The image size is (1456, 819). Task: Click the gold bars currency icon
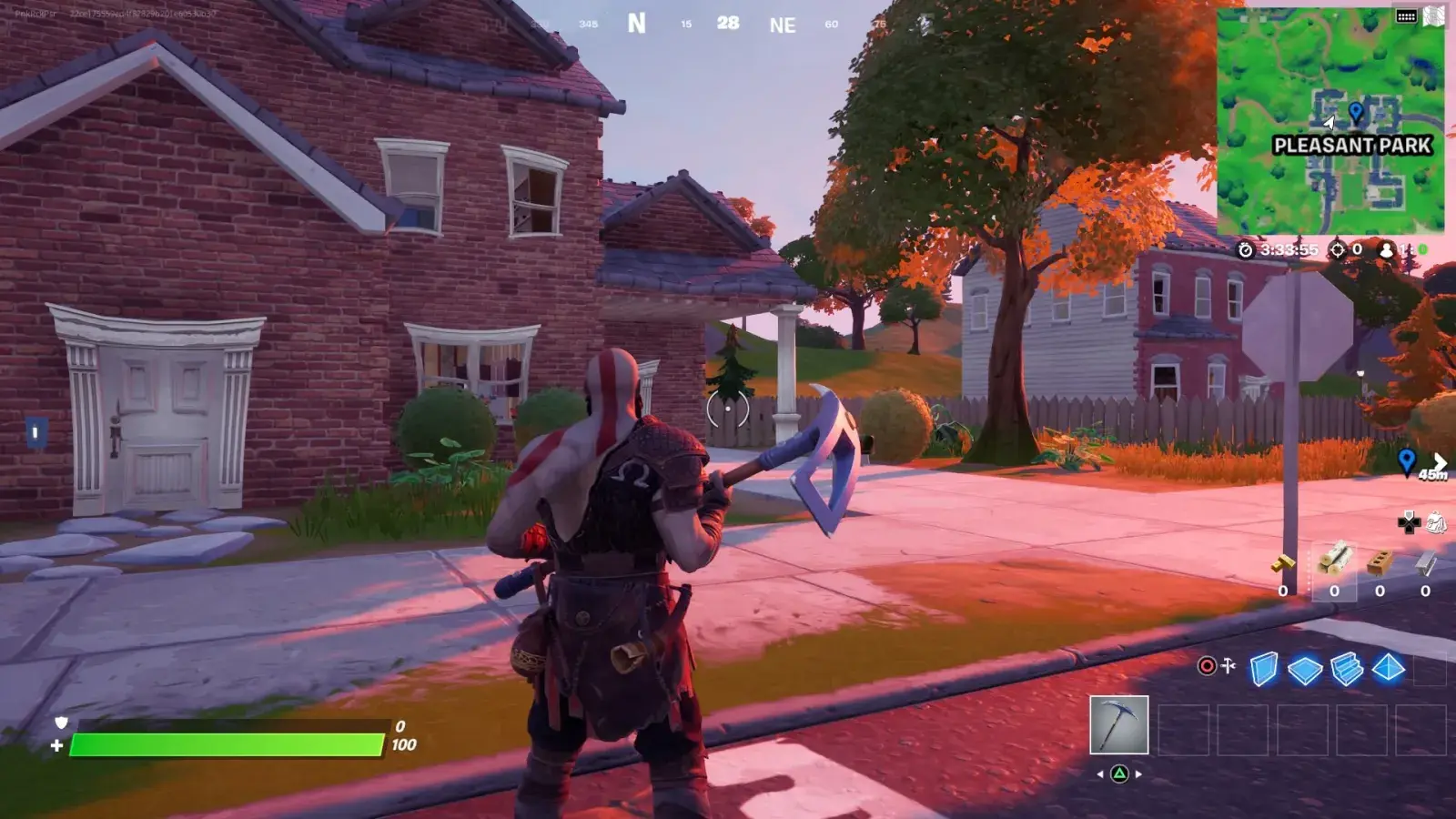(1284, 563)
